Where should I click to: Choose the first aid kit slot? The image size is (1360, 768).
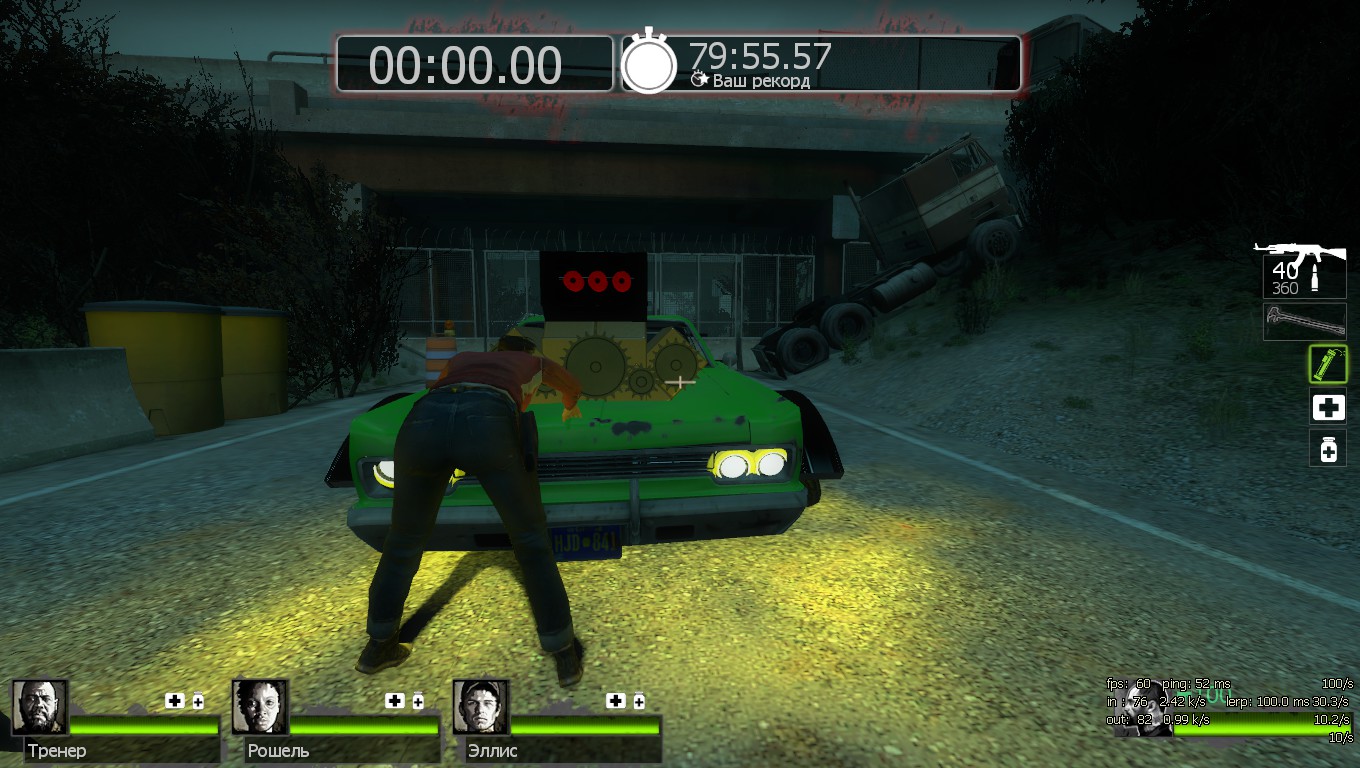point(1328,407)
